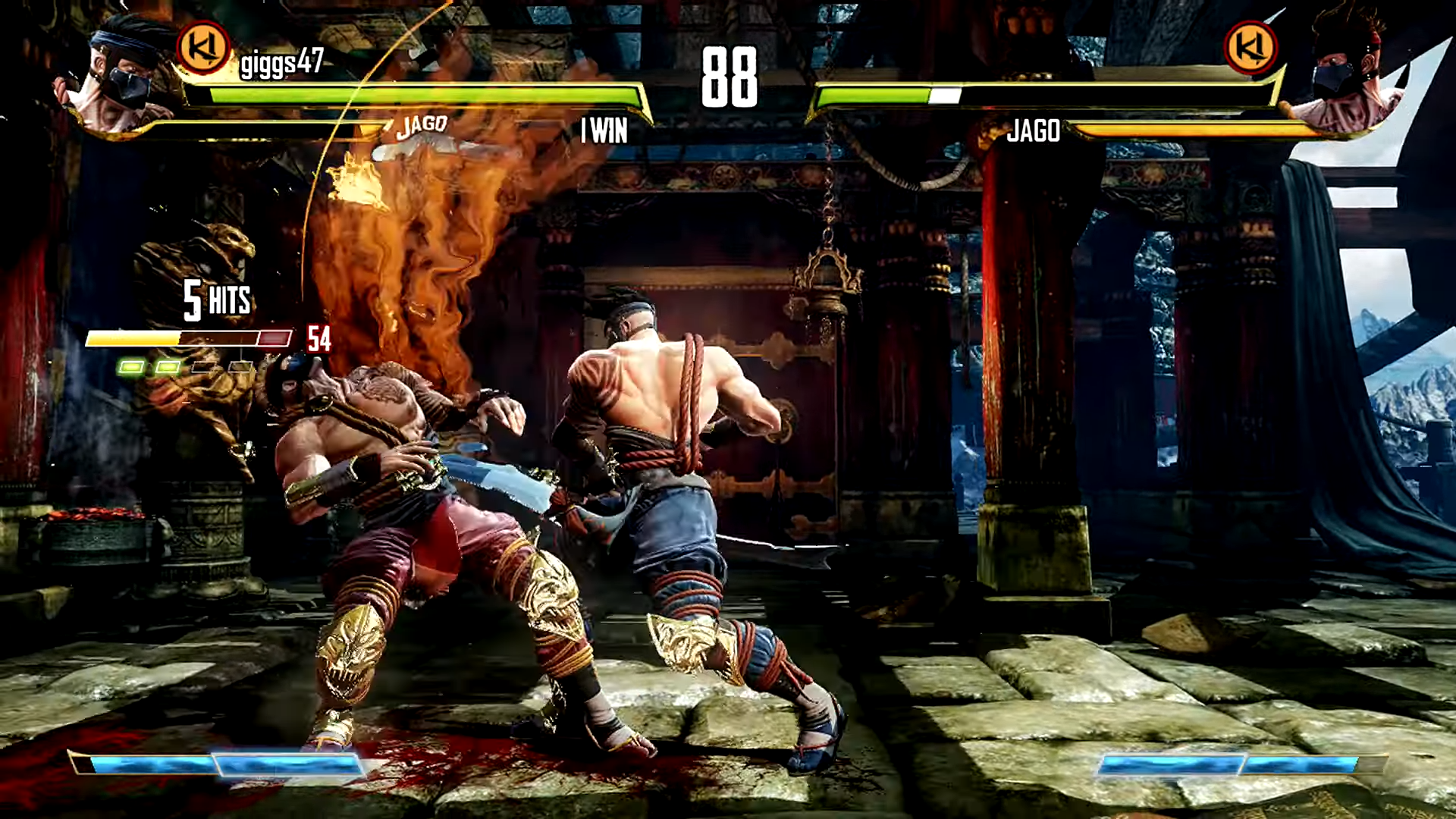Toggle the first green shadow meter pip
This screenshot has width=1456, height=819.
coord(132,366)
